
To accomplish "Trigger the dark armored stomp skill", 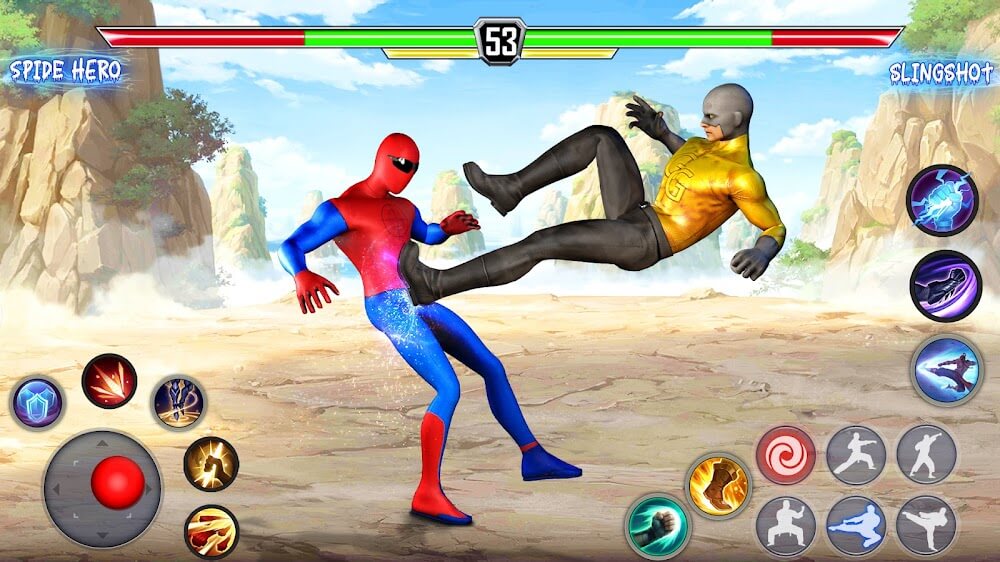I will pyautogui.click(x=179, y=402).
